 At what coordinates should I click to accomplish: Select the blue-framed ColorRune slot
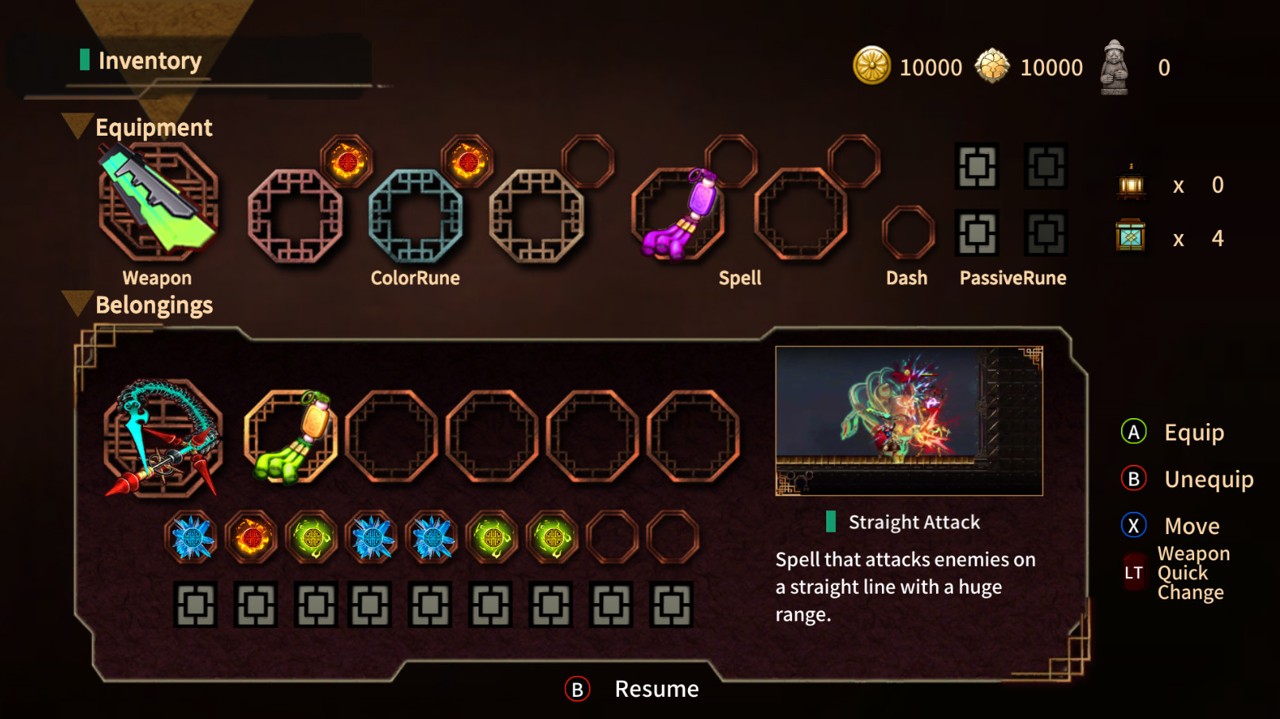point(416,215)
